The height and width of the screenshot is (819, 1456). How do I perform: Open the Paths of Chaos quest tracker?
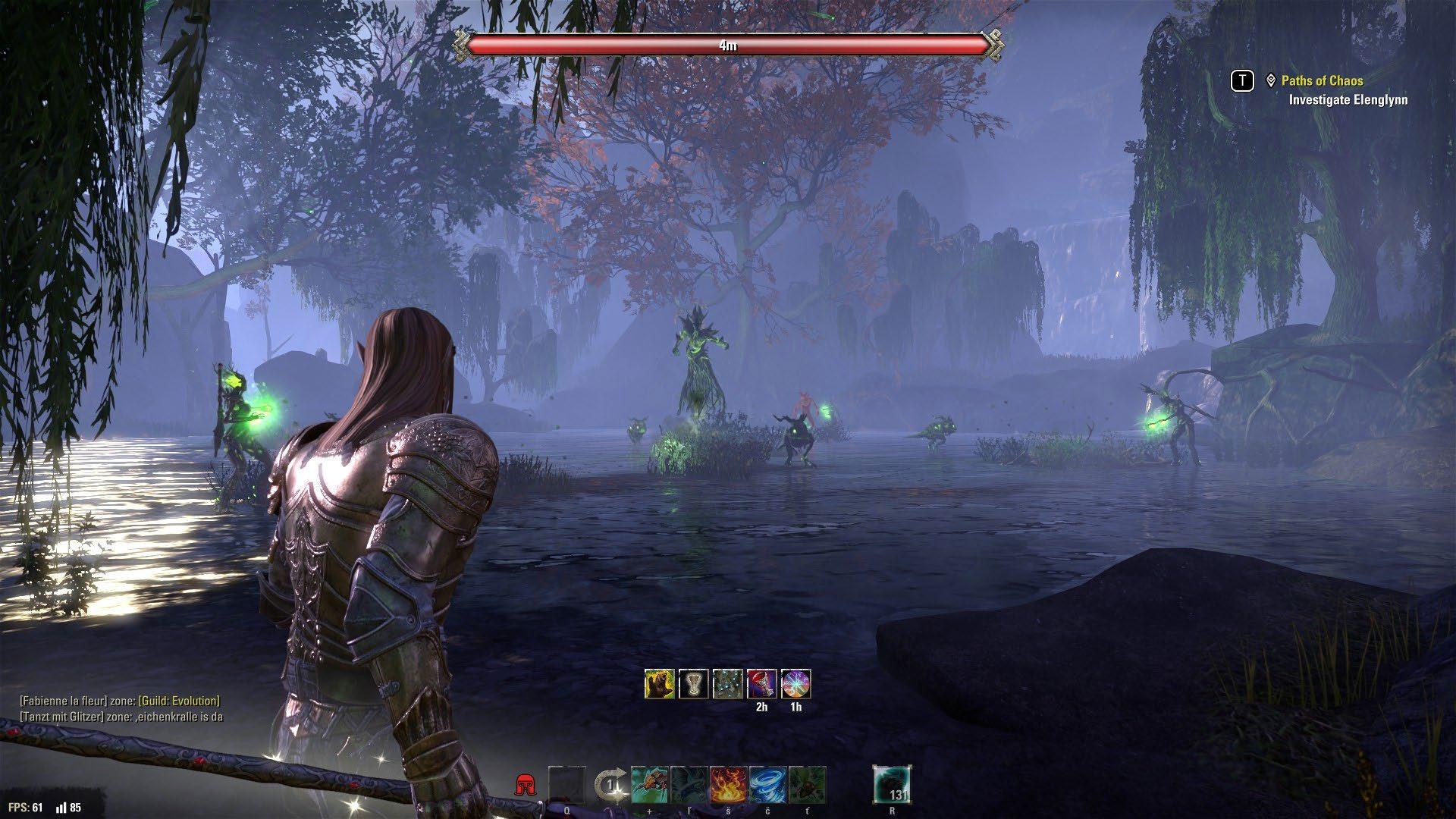[x=1322, y=80]
